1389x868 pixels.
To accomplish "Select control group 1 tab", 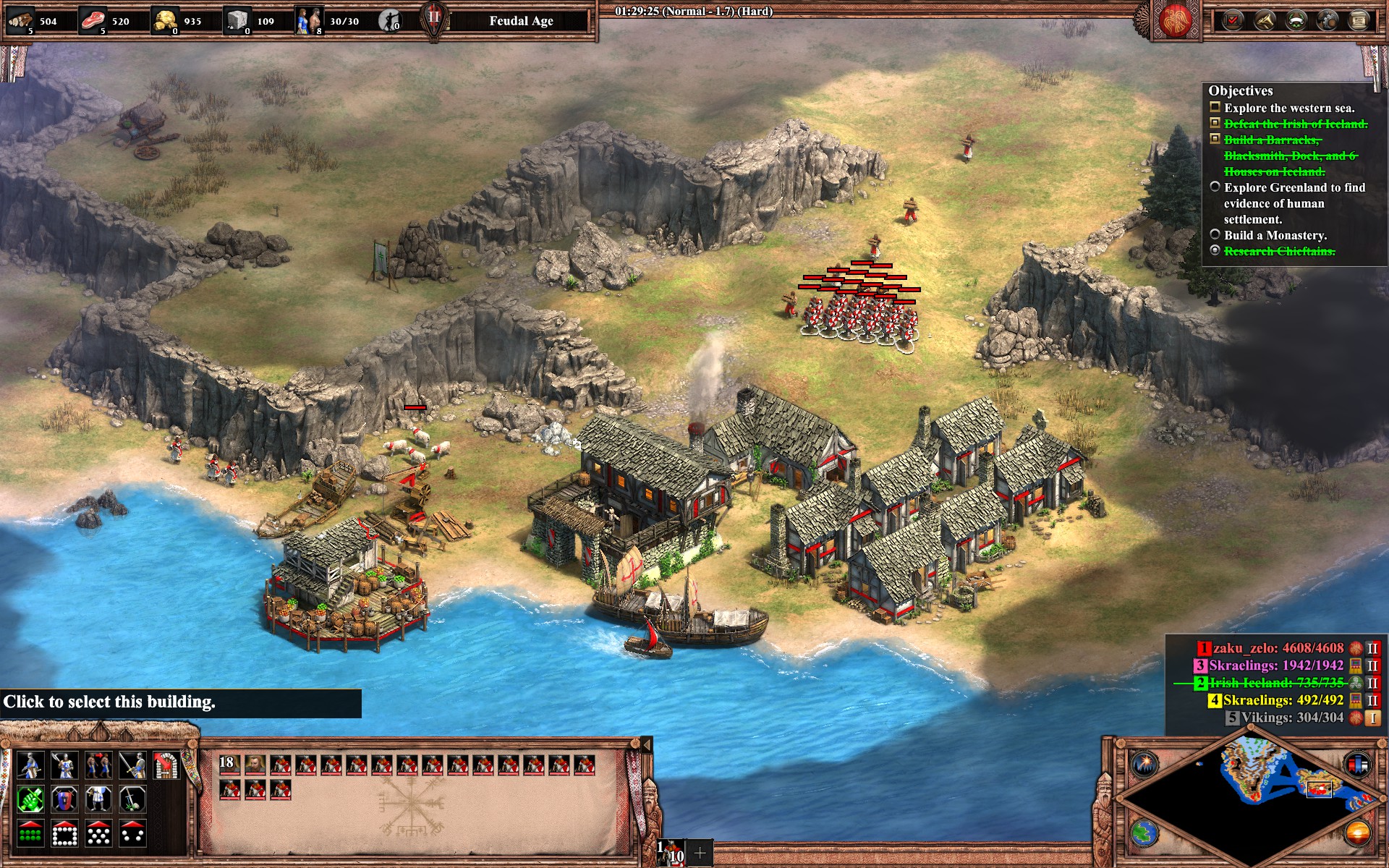I will 671,853.
